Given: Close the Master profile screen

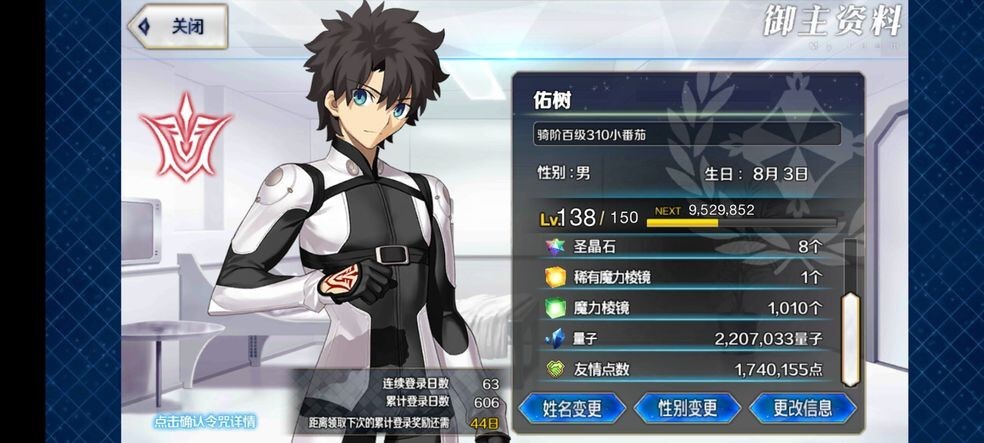Looking at the screenshot, I should click(177, 28).
